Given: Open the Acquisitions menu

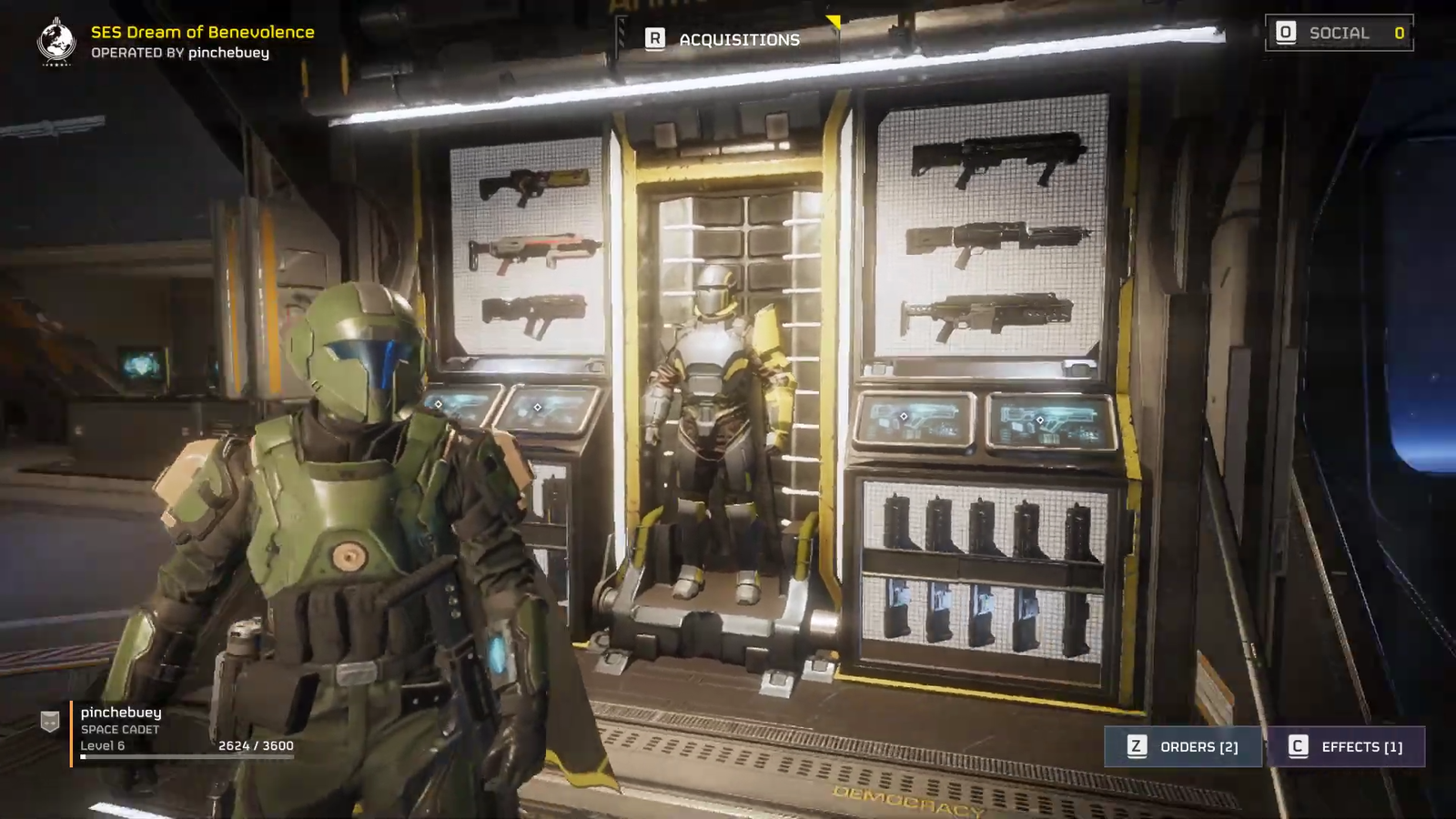Looking at the screenshot, I should [x=725, y=39].
